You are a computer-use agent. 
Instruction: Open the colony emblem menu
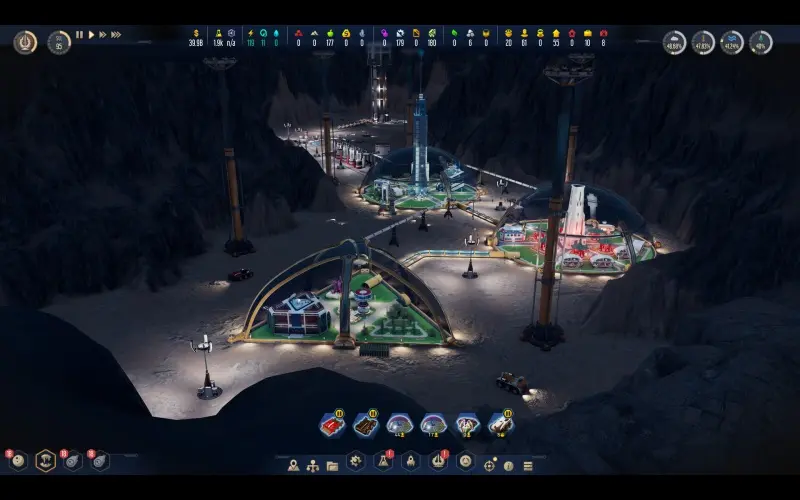[x=26, y=42]
